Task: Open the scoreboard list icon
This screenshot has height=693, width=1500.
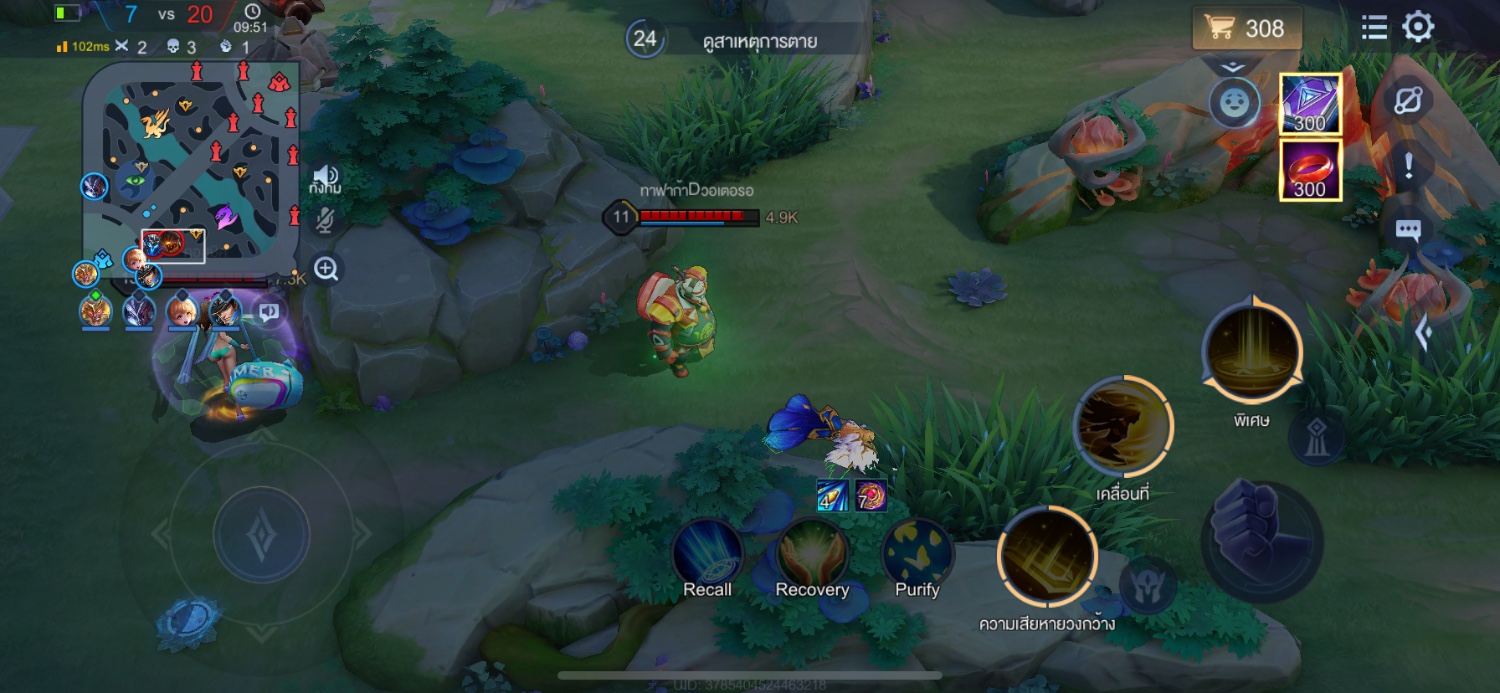Action: pyautogui.click(x=1375, y=28)
